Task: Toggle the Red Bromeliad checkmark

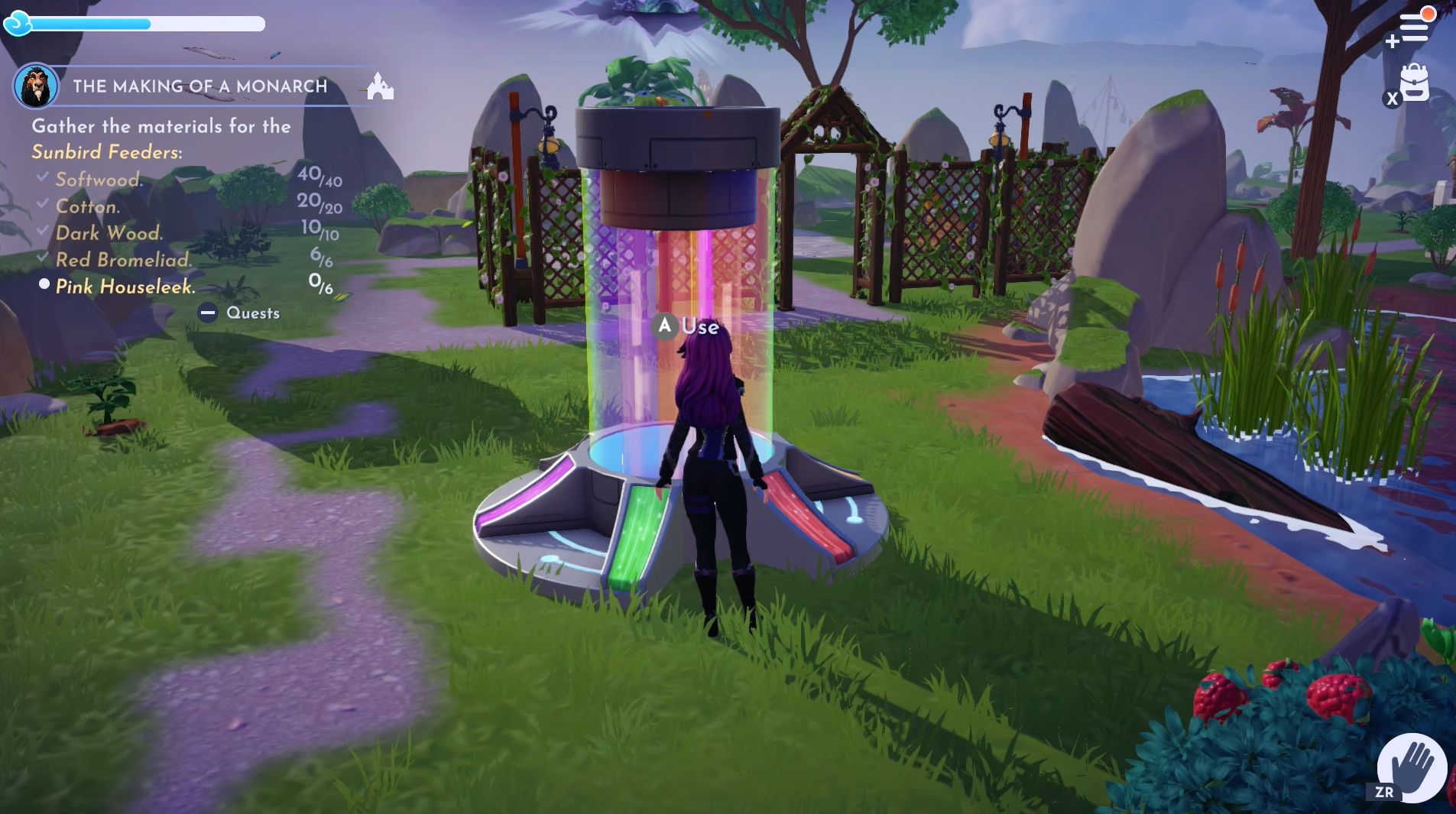Action: tap(41, 257)
